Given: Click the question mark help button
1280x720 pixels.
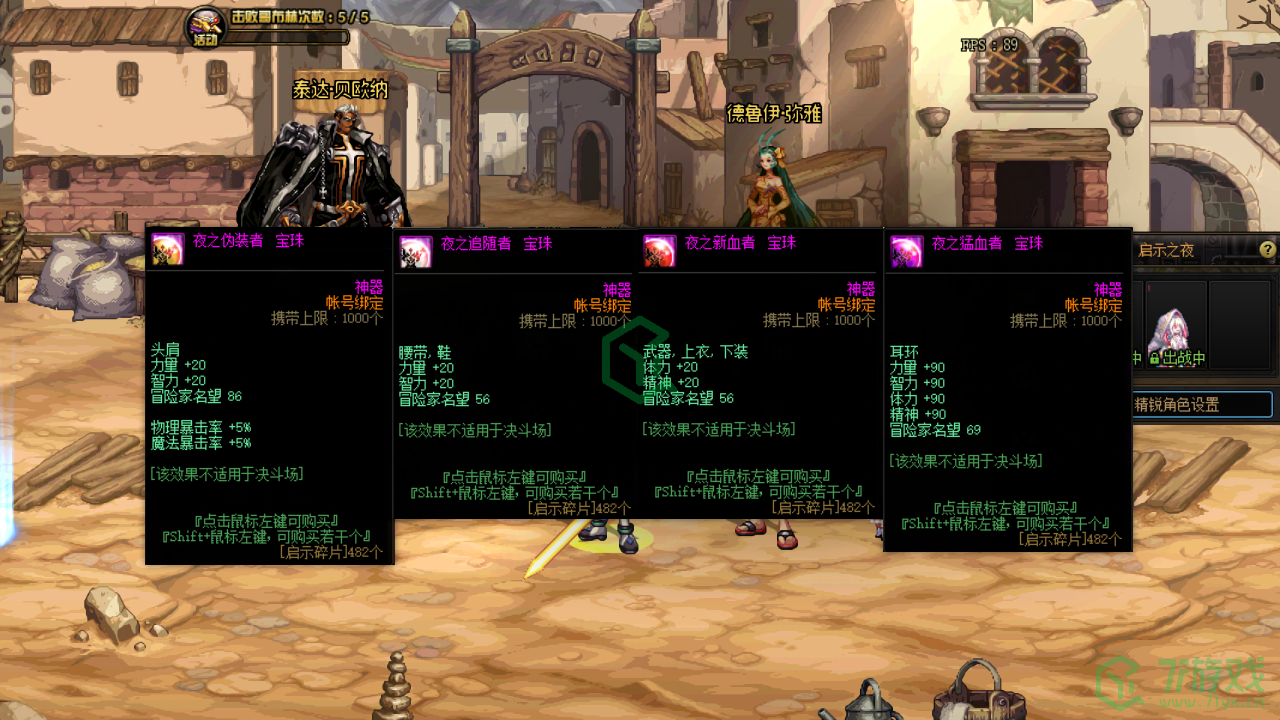Looking at the screenshot, I should [1267, 250].
